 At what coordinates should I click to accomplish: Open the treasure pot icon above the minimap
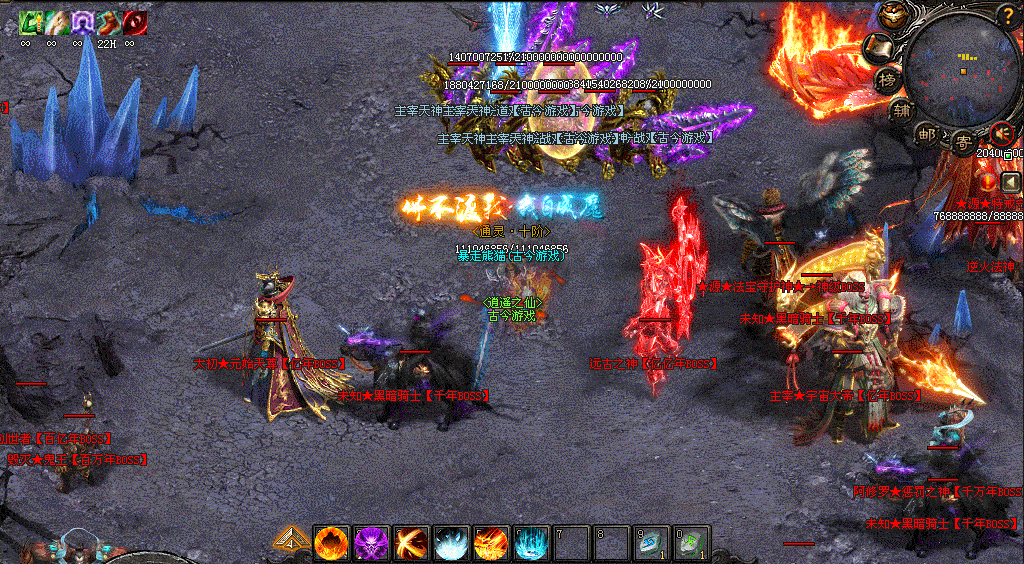coord(893,15)
